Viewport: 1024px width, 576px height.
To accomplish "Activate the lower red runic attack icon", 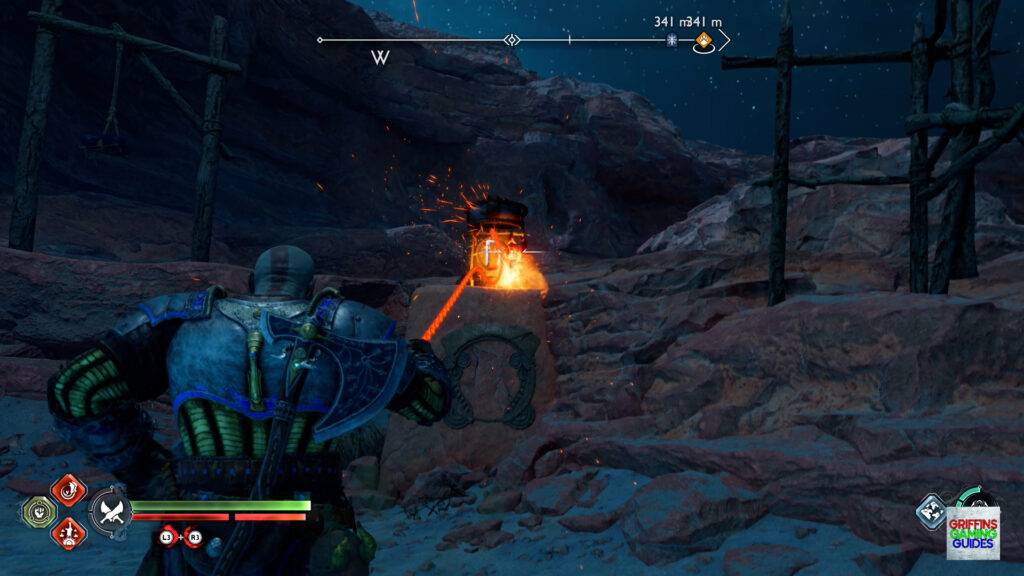I will [x=68, y=531].
